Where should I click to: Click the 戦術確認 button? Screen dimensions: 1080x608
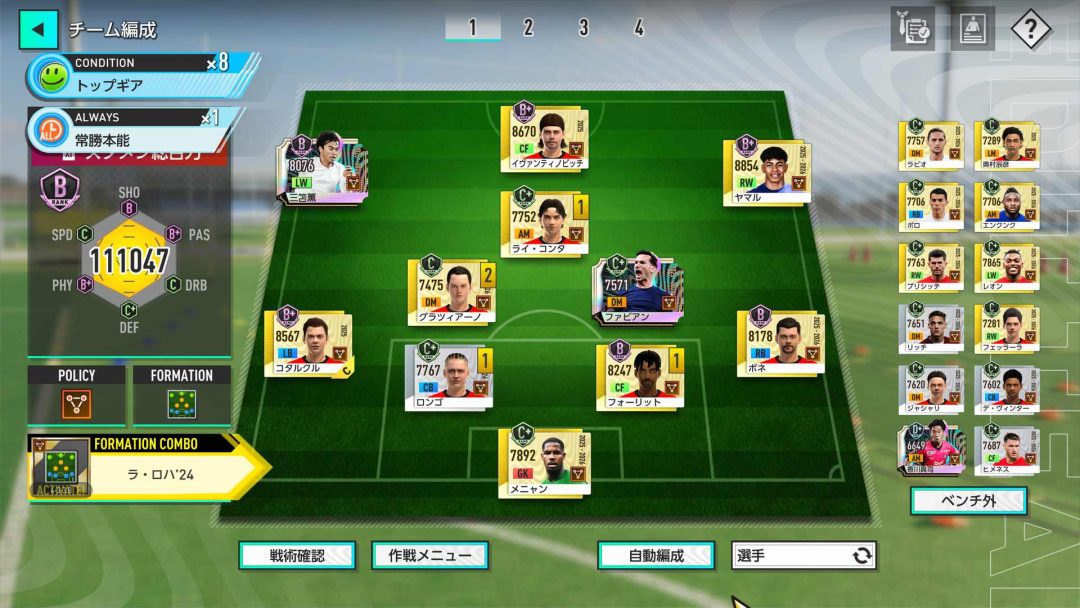pos(297,555)
